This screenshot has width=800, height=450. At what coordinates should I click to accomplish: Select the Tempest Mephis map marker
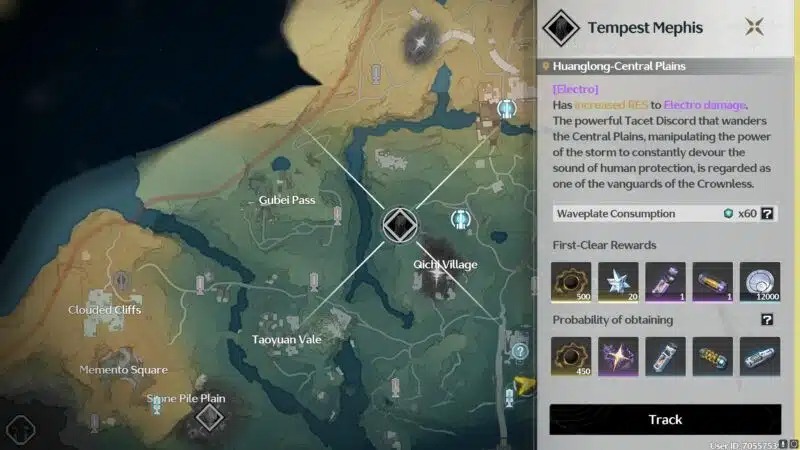tap(399, 225)
